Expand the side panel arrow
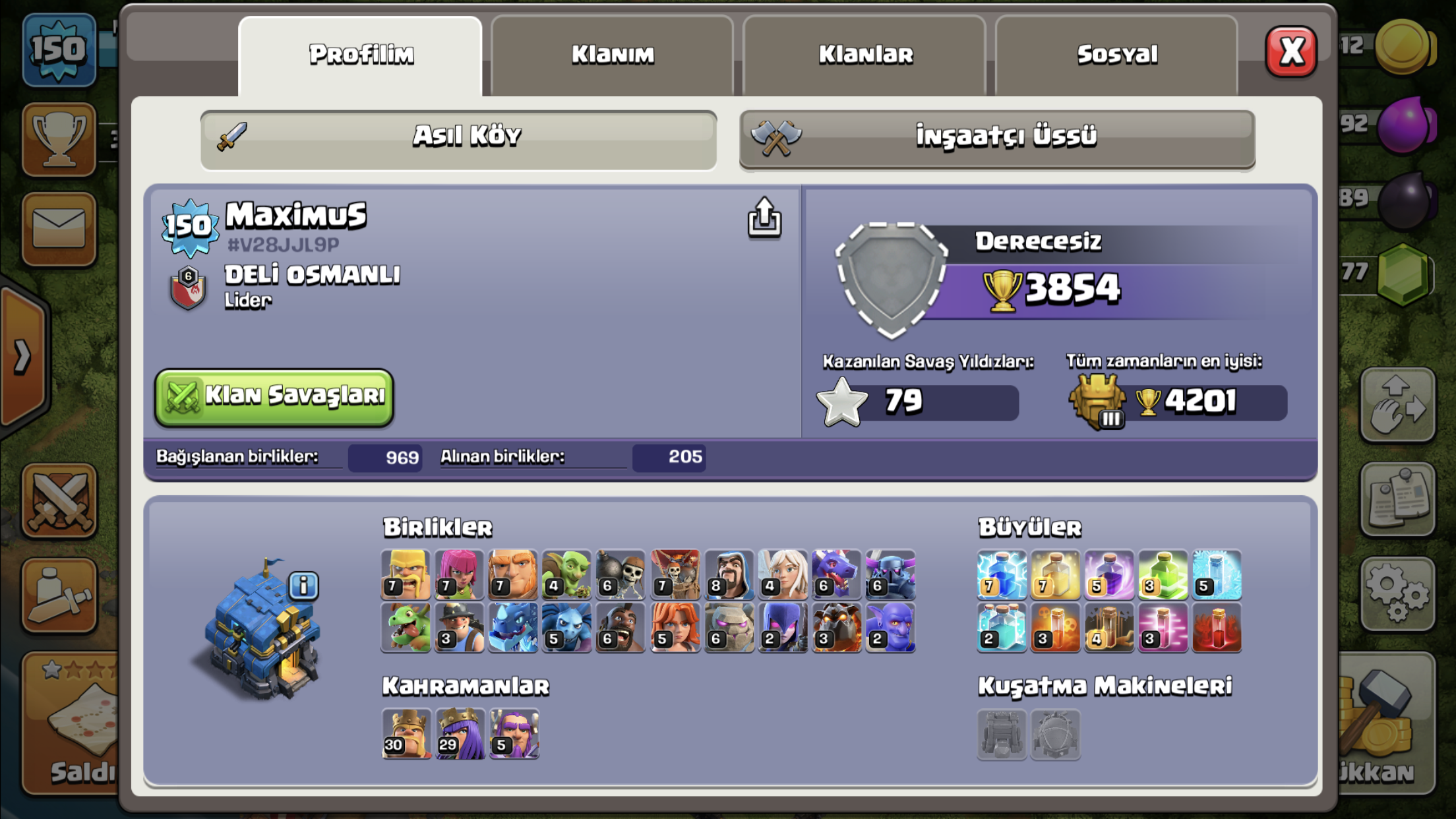Screen dimensions: 1456x819 (23, 357)
